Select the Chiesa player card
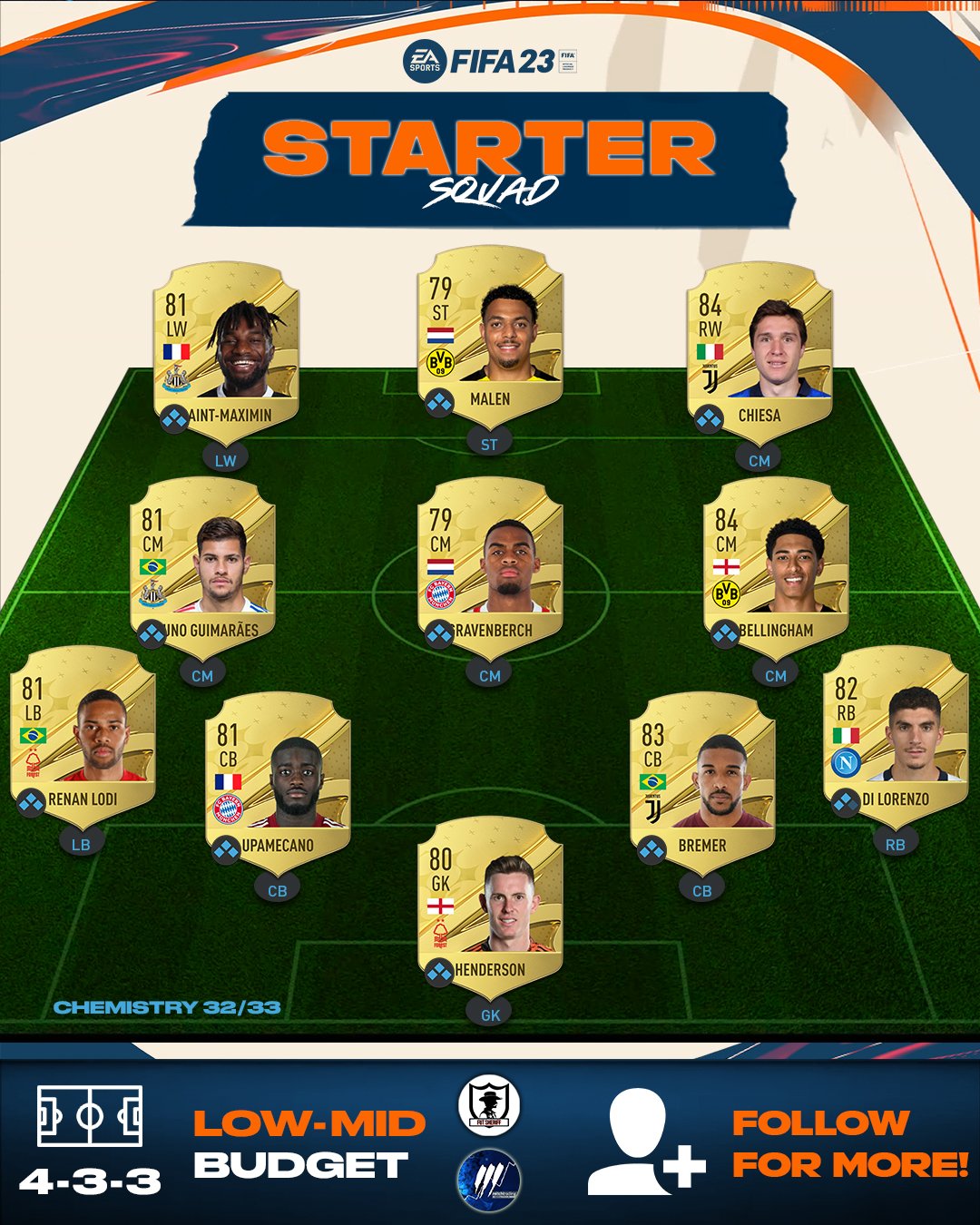The width and height of the screenshot is (980, 1225). tap(759, 349)
